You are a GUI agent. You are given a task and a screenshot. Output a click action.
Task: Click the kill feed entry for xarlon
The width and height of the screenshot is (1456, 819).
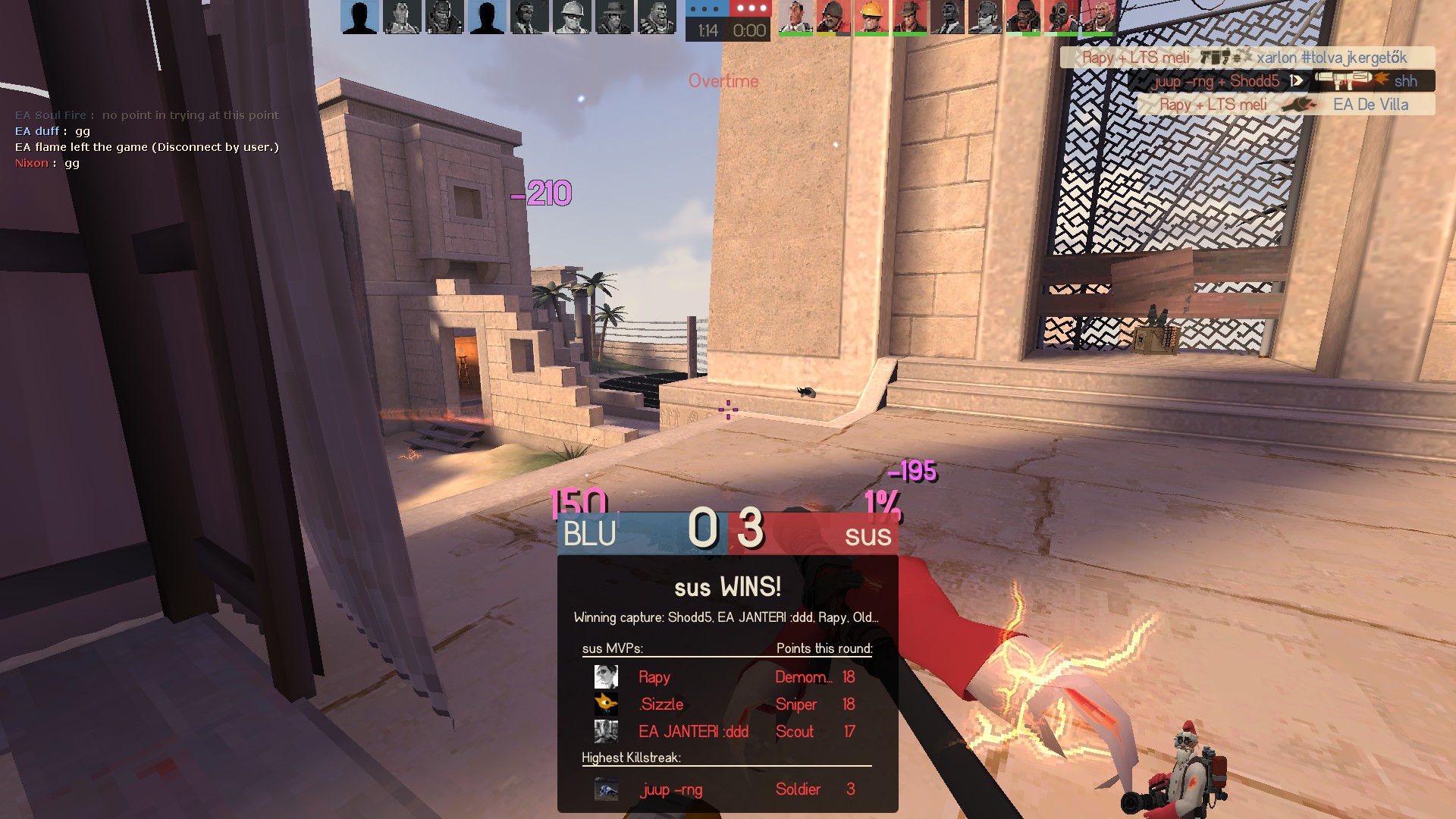[x=1247, y=58]
